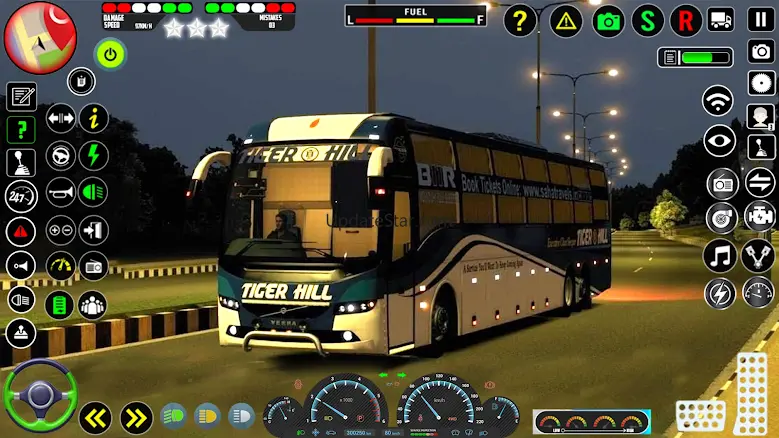The height and width of the screenshot is (438, 779).
Task: Open the Wi-Fi signal button
Action: (x=718, y=100)
